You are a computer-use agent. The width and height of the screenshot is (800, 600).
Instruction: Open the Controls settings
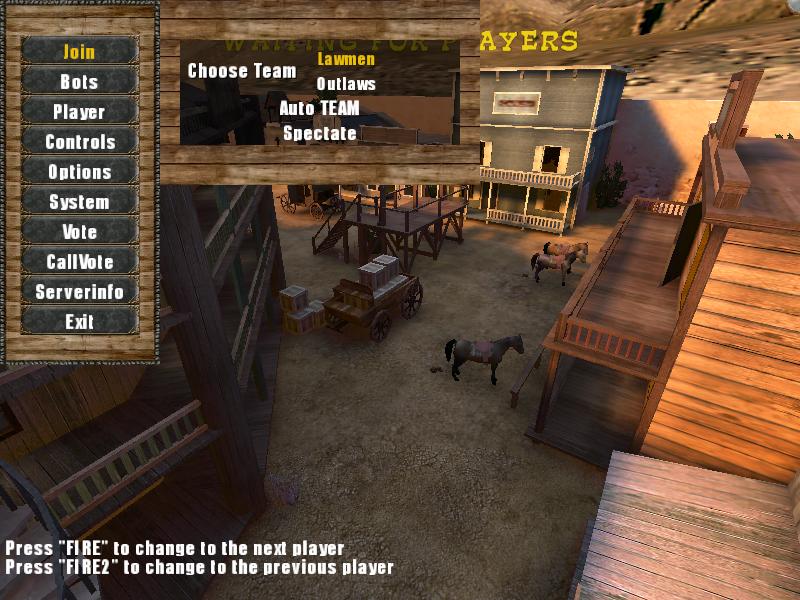pyautogui.click(x=79, y=141)
